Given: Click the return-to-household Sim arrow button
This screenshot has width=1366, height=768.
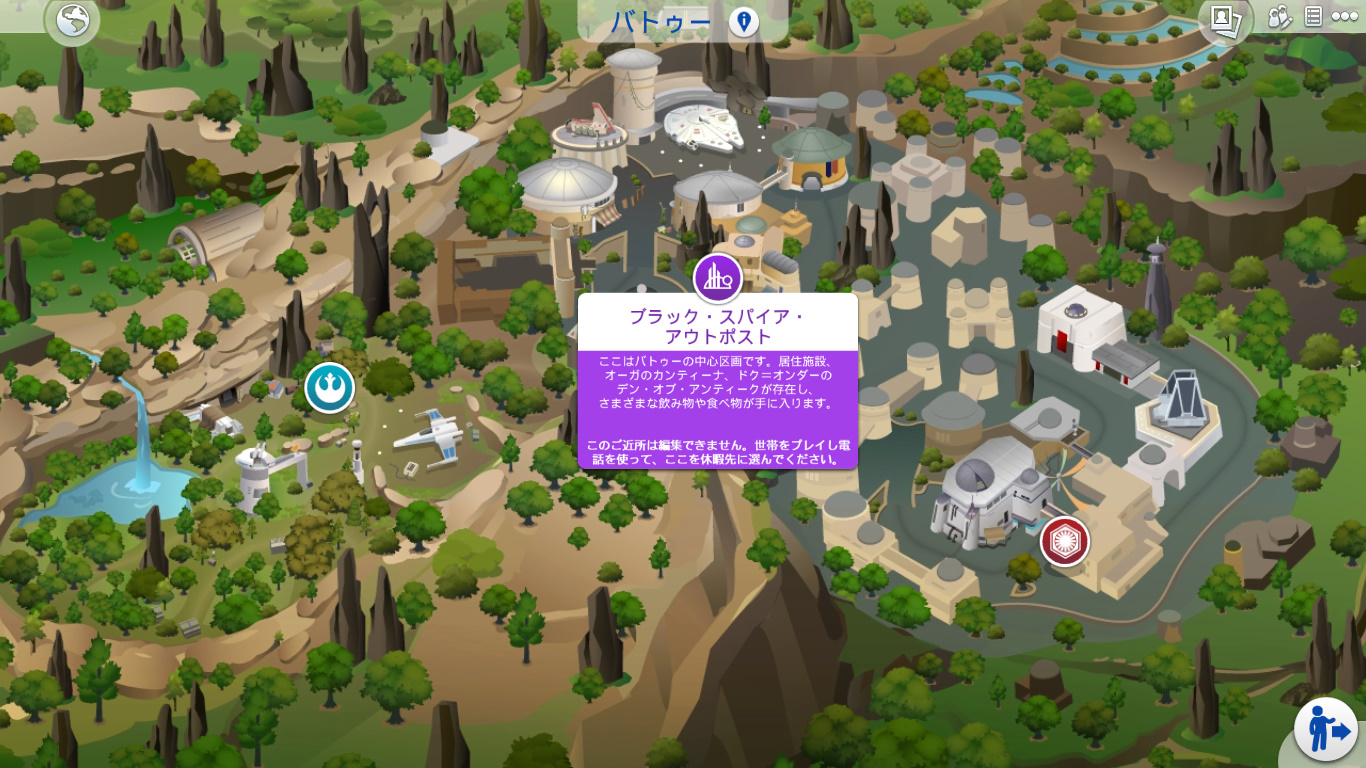Looking at the screenshot, I should click(1325, 729).
